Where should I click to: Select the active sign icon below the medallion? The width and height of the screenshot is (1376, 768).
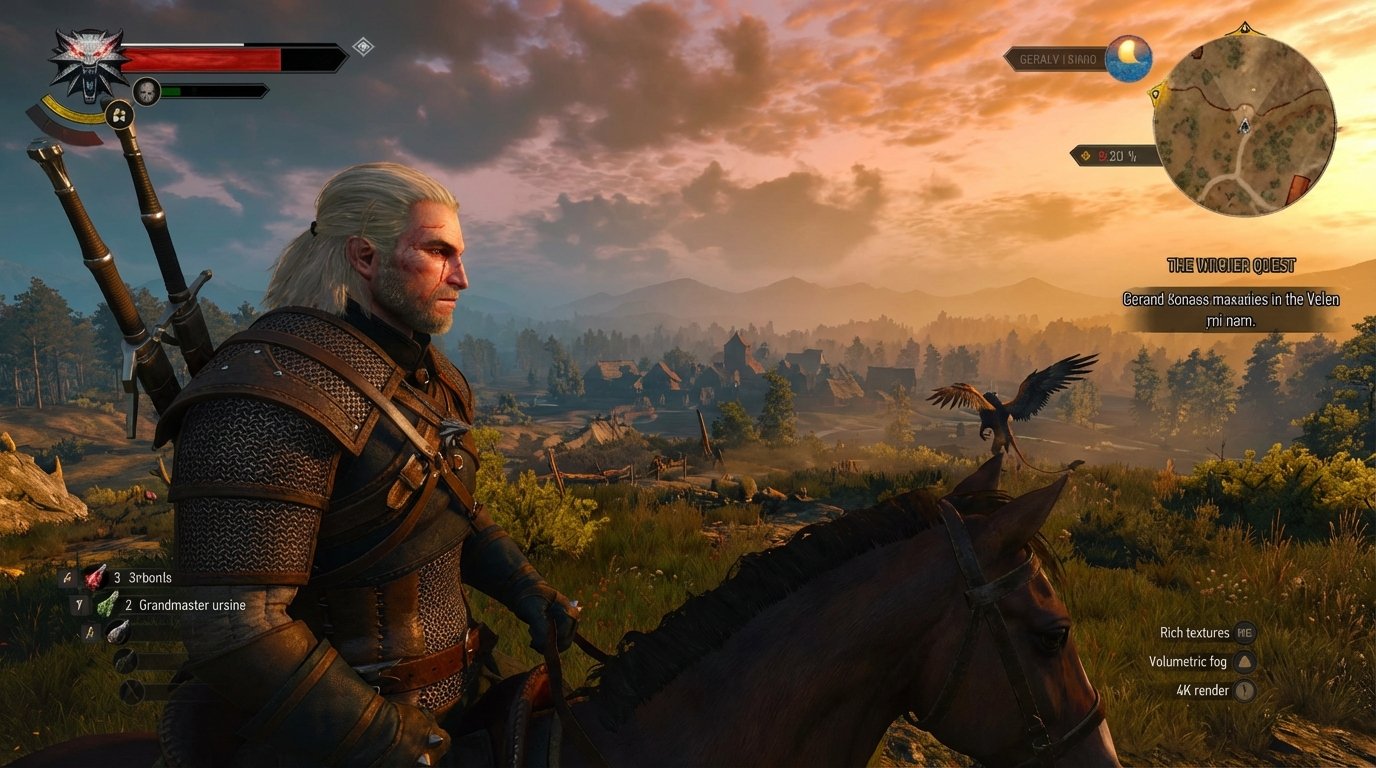click(119, 115)
